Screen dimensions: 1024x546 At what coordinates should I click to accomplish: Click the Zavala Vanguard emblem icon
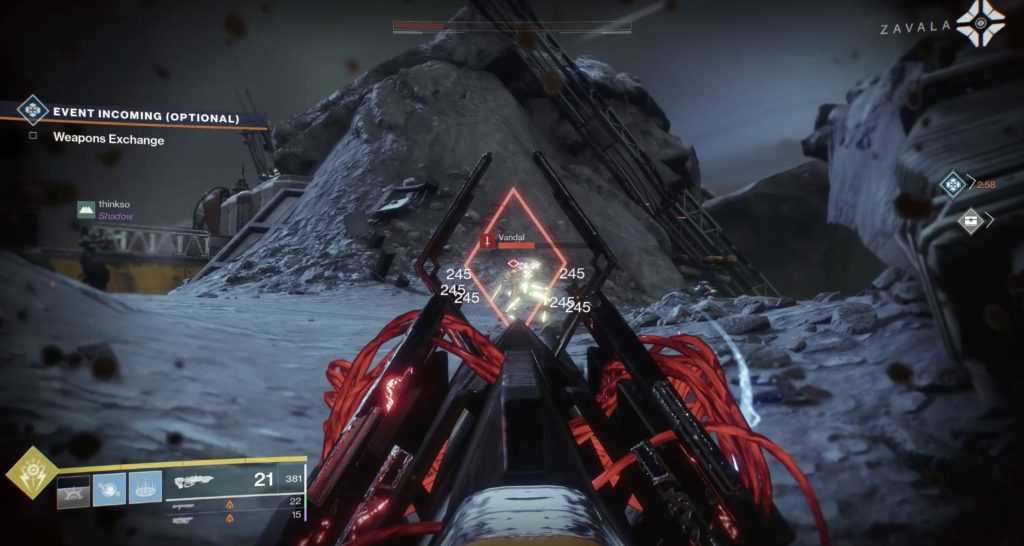tap(979, 23)
